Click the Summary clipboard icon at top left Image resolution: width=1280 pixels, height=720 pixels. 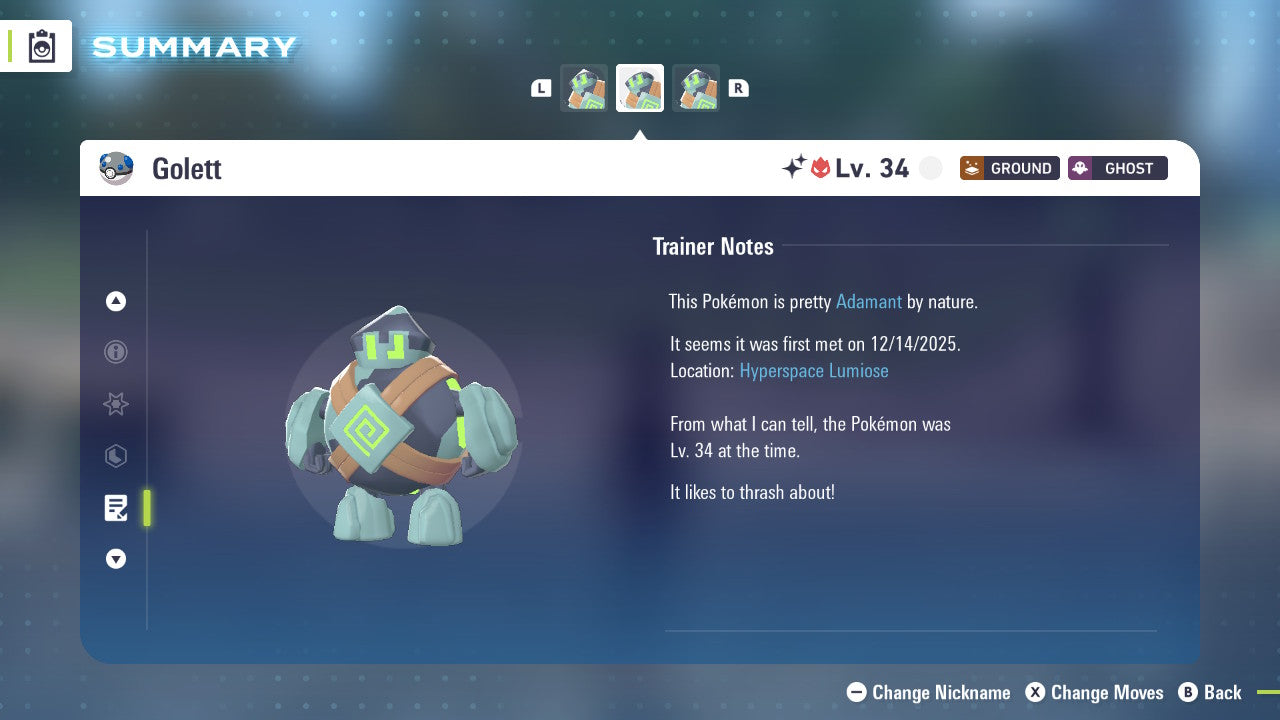pos(41,45)
